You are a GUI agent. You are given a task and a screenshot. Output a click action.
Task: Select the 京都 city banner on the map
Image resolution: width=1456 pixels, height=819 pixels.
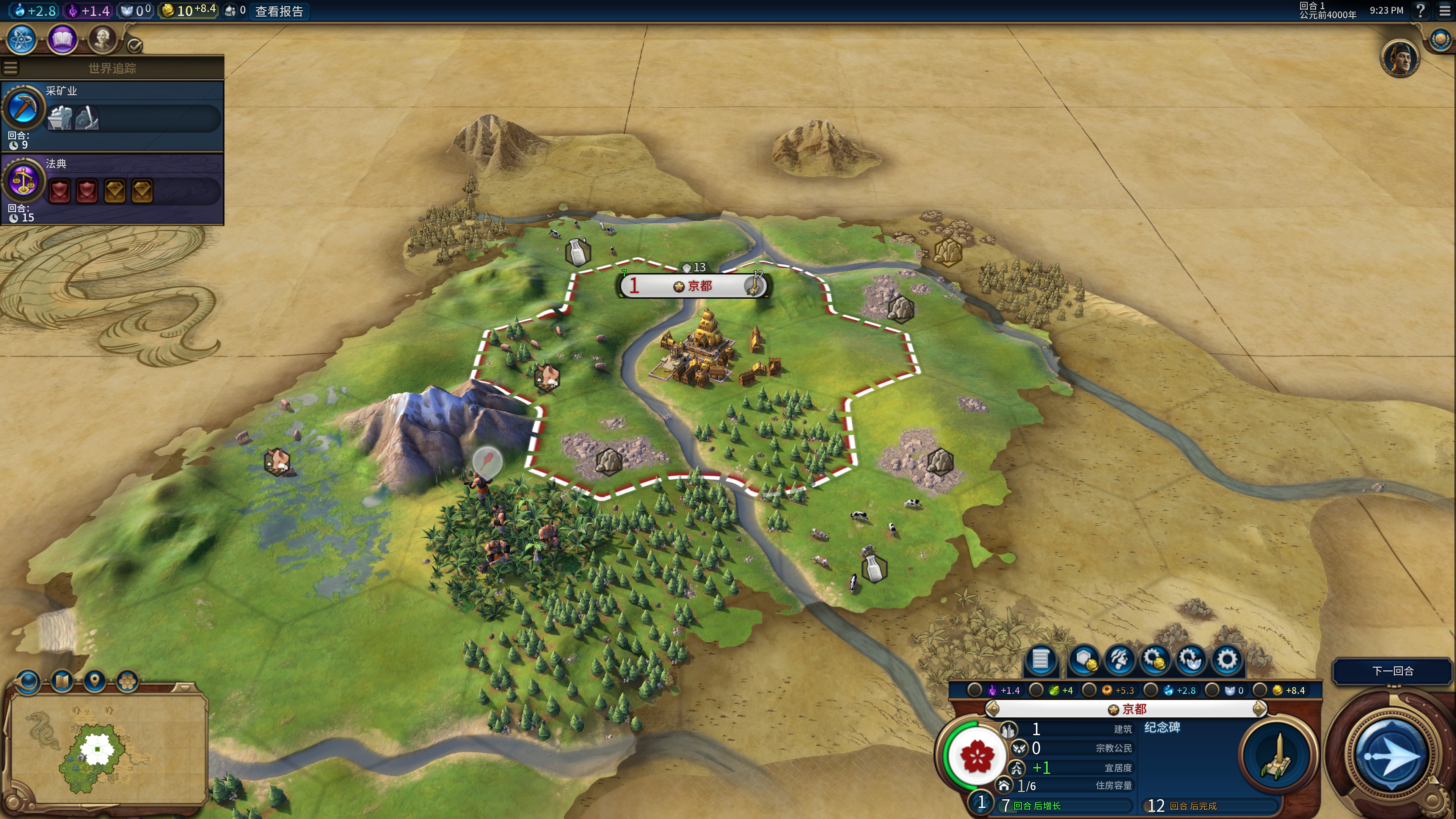tap(693, 286)
